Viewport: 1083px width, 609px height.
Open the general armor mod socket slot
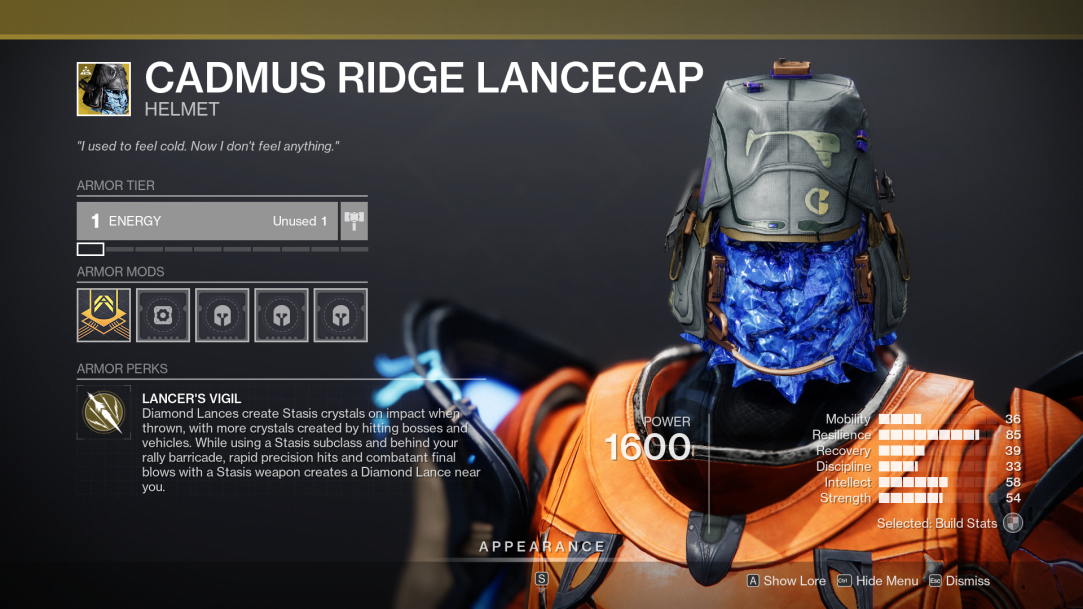pos(163,315)
